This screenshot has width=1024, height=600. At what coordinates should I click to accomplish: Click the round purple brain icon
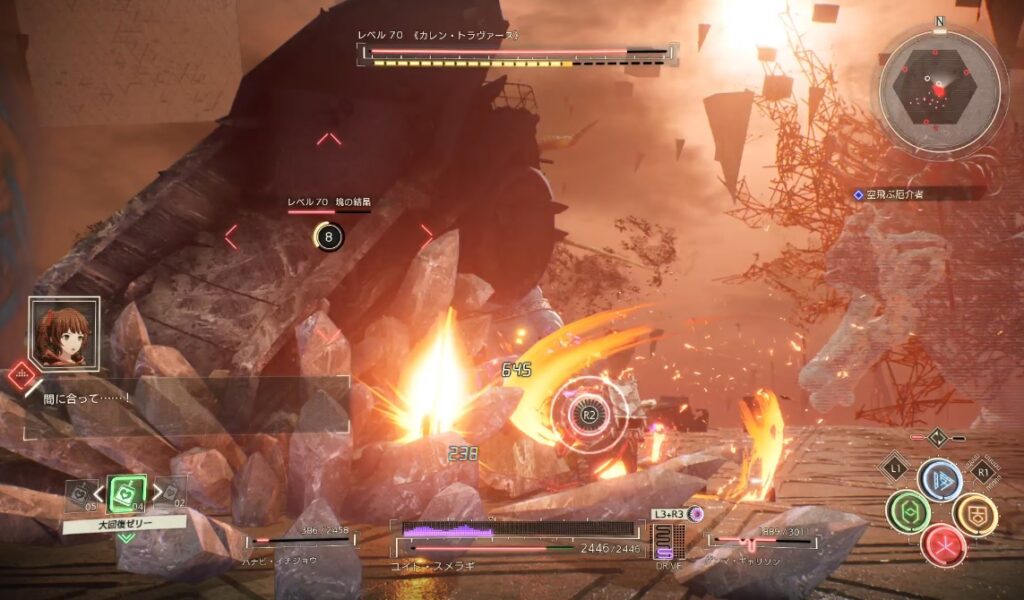click(x=697, y=514)
